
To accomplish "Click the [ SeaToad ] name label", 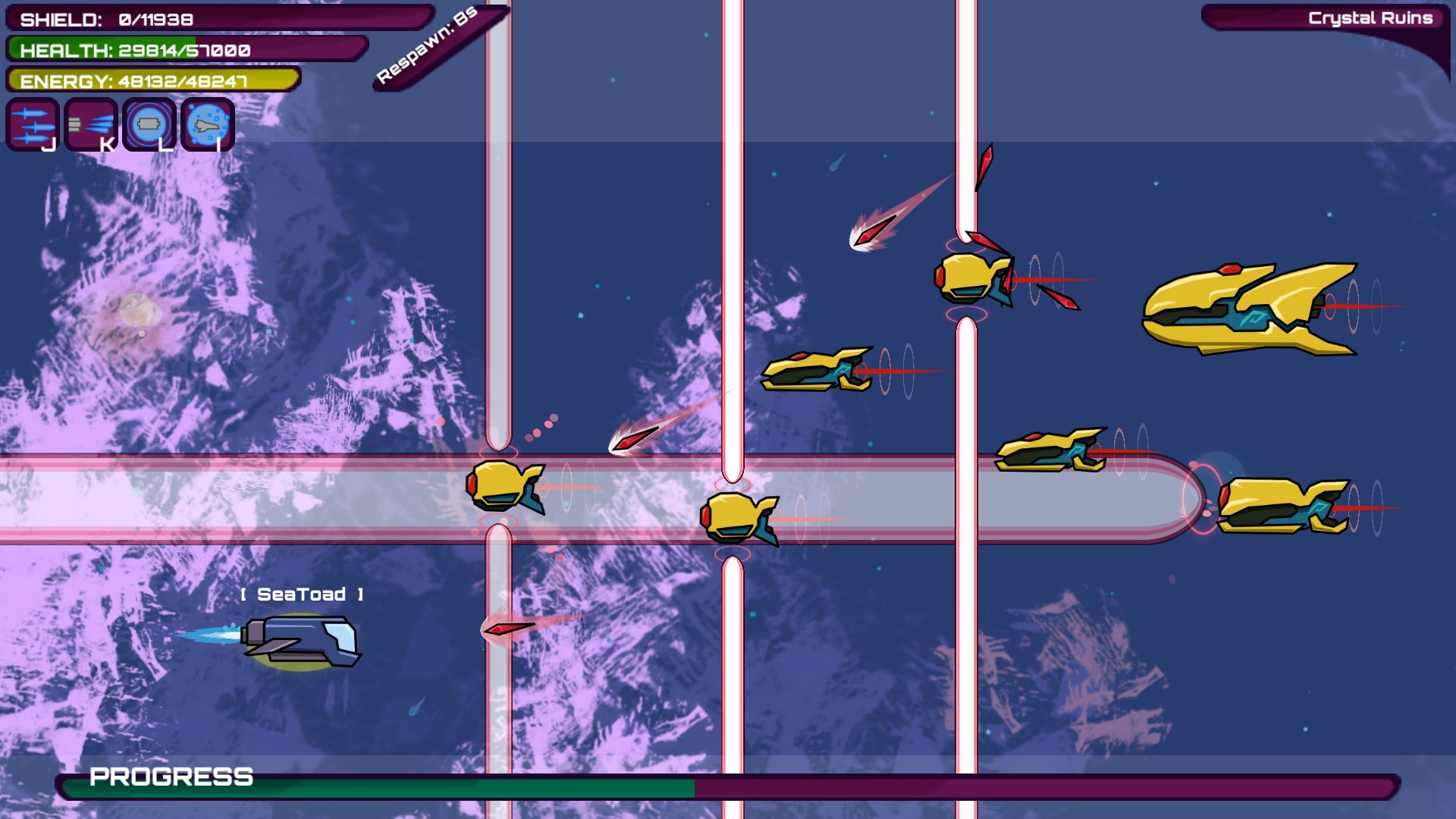I will (302, 594).
